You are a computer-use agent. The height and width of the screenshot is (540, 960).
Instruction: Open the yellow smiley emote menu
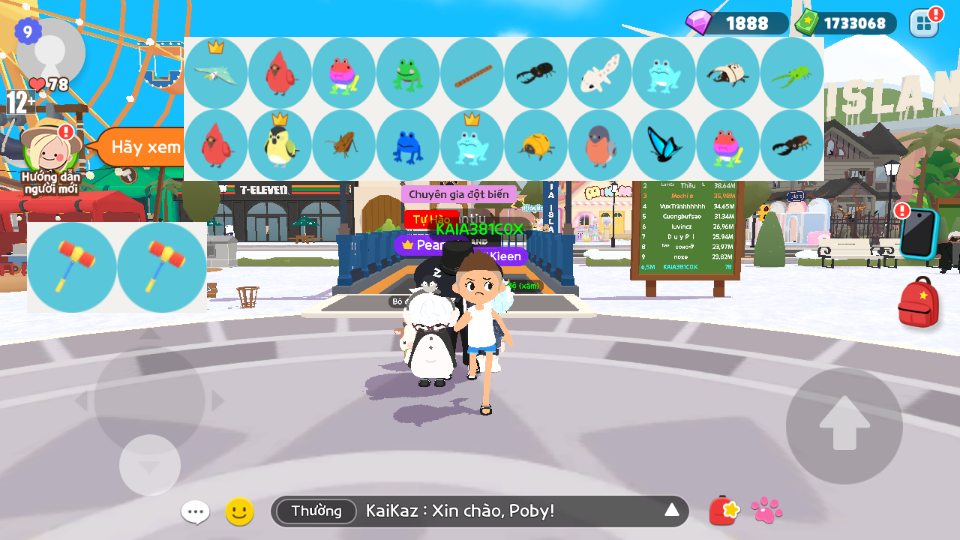(239, 512)
